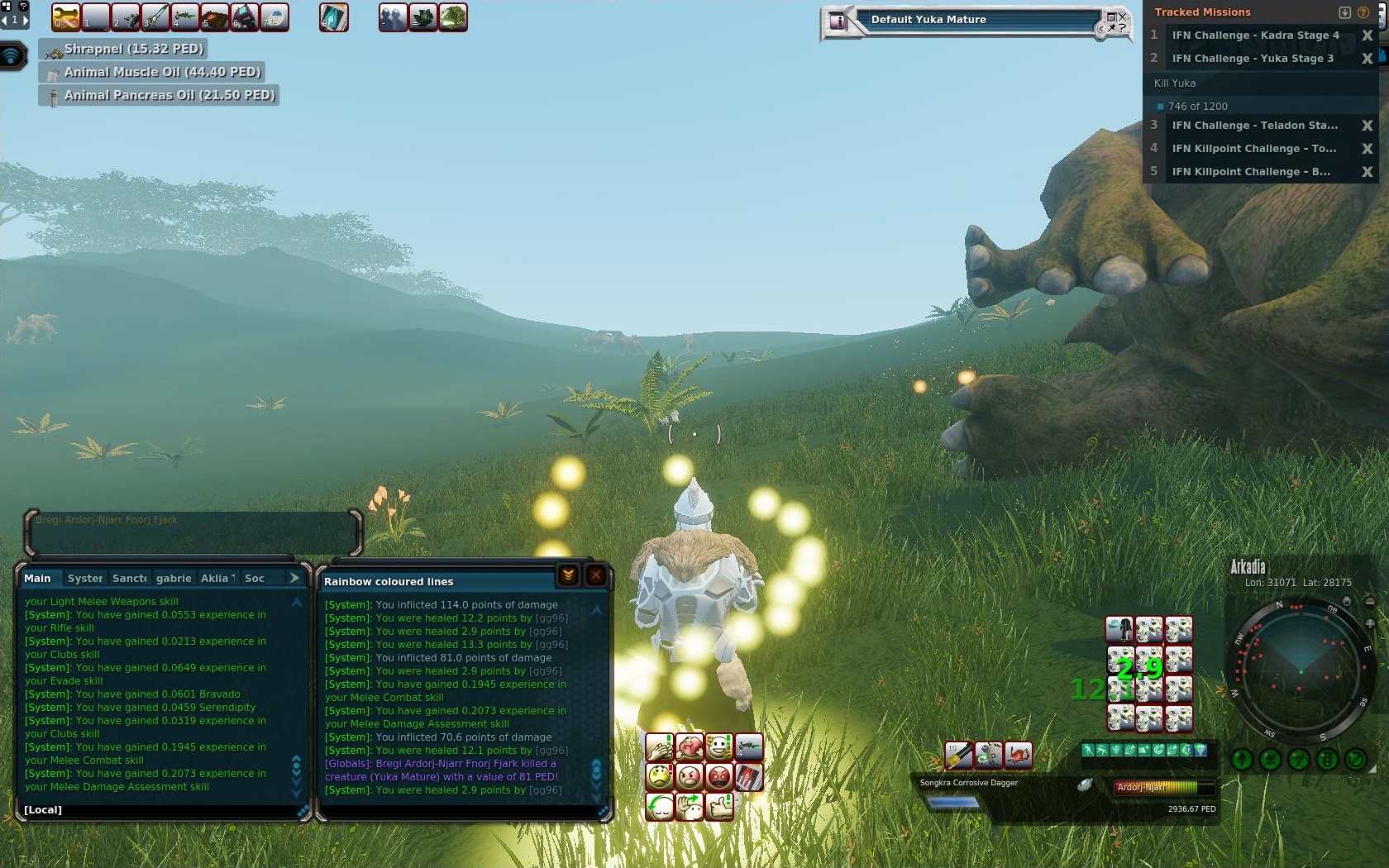Select the wrench icon in hotbar slot Q
Screen dimensions: 1389x868
point(66,17)
